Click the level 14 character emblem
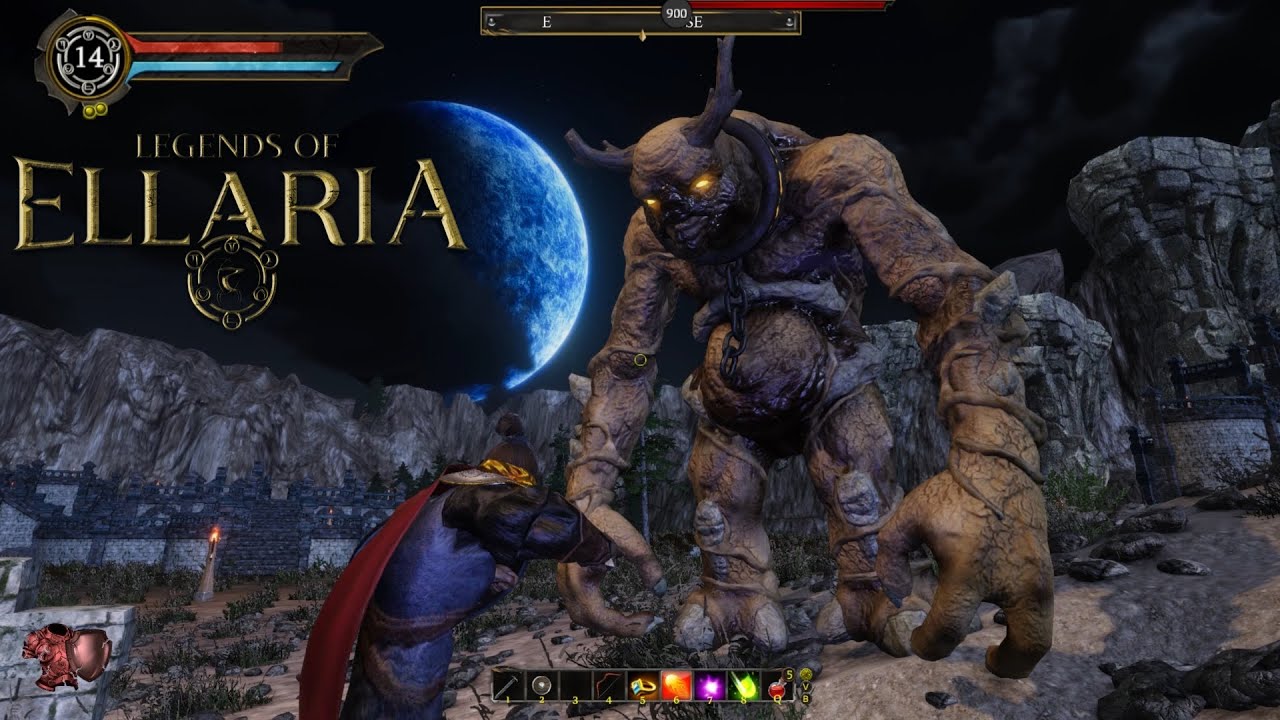The width and height of the screenshot is (1280, 720). (86, 56)
